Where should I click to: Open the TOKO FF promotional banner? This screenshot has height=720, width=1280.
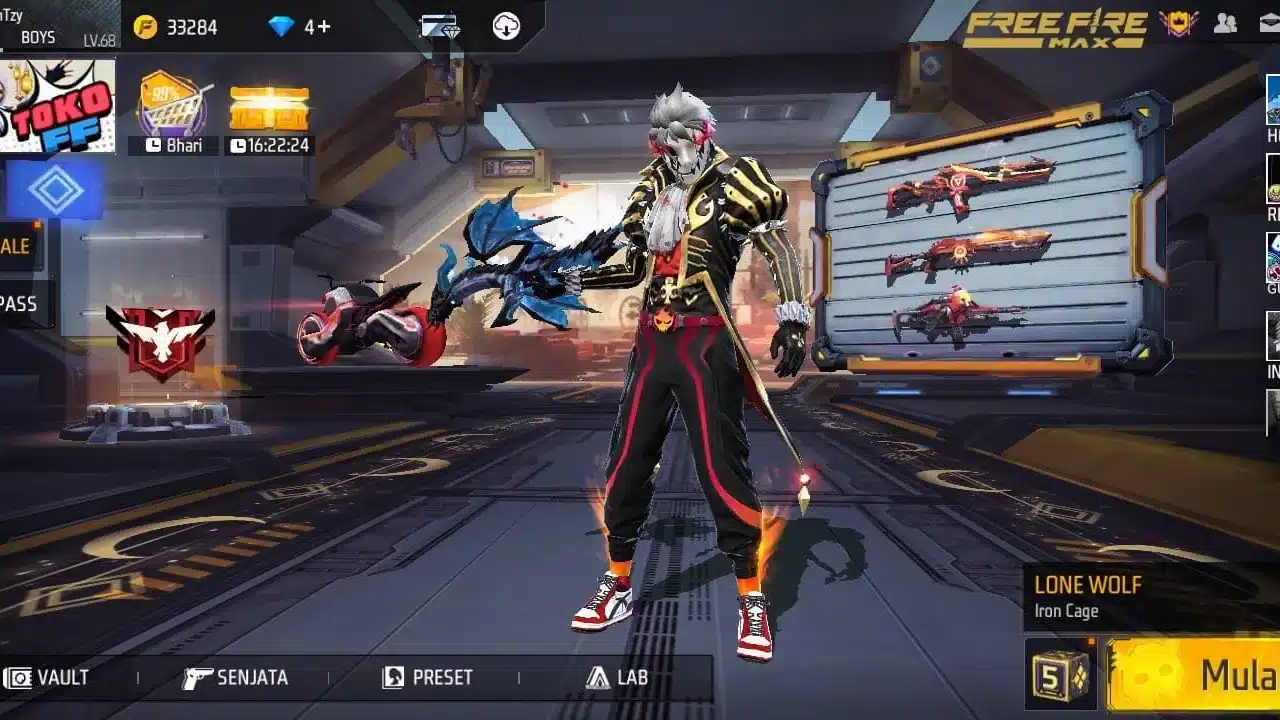point(55,105)
